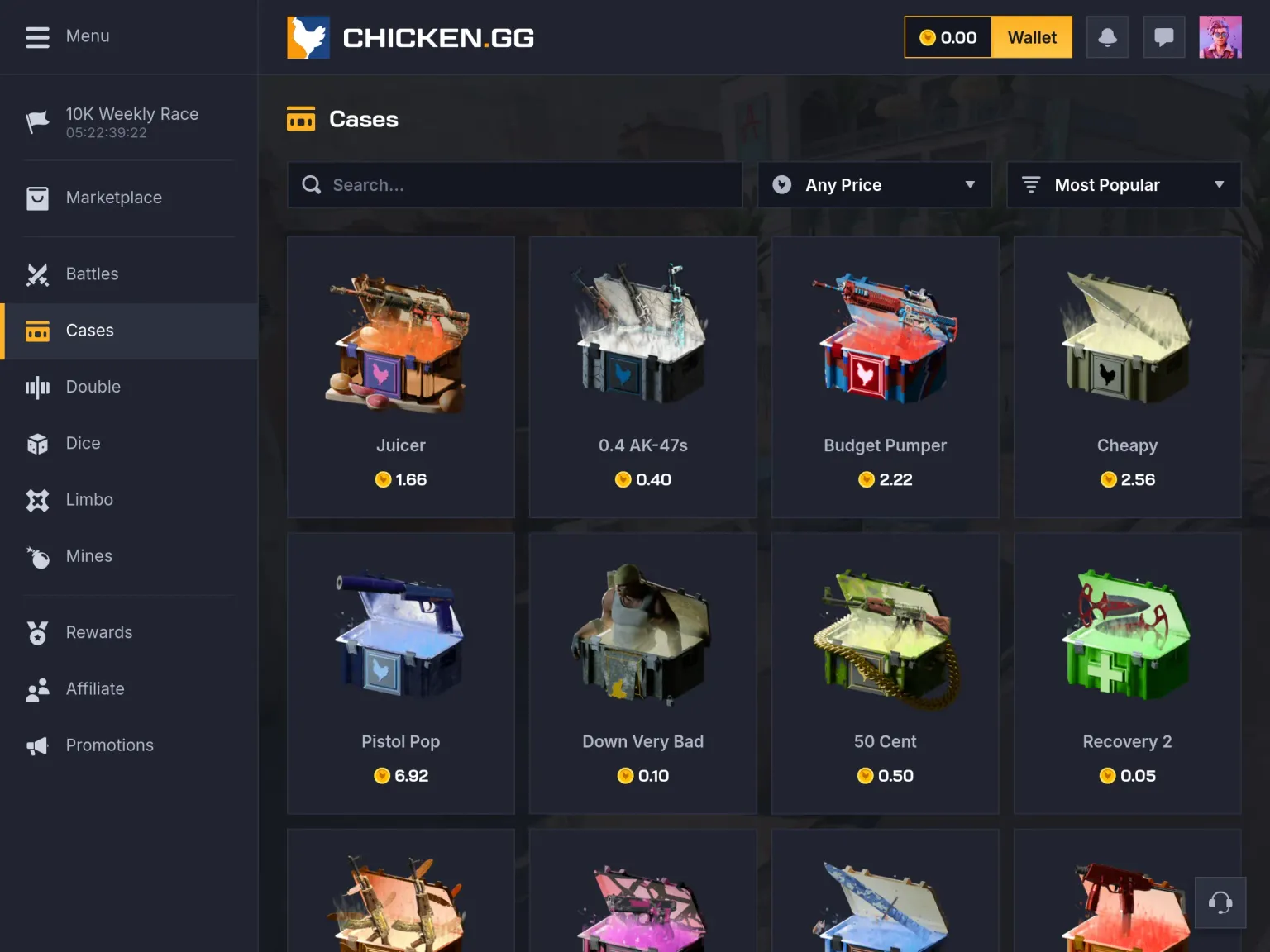
Task: Open notifications with the bell icon
Action: pos(1107,37)
